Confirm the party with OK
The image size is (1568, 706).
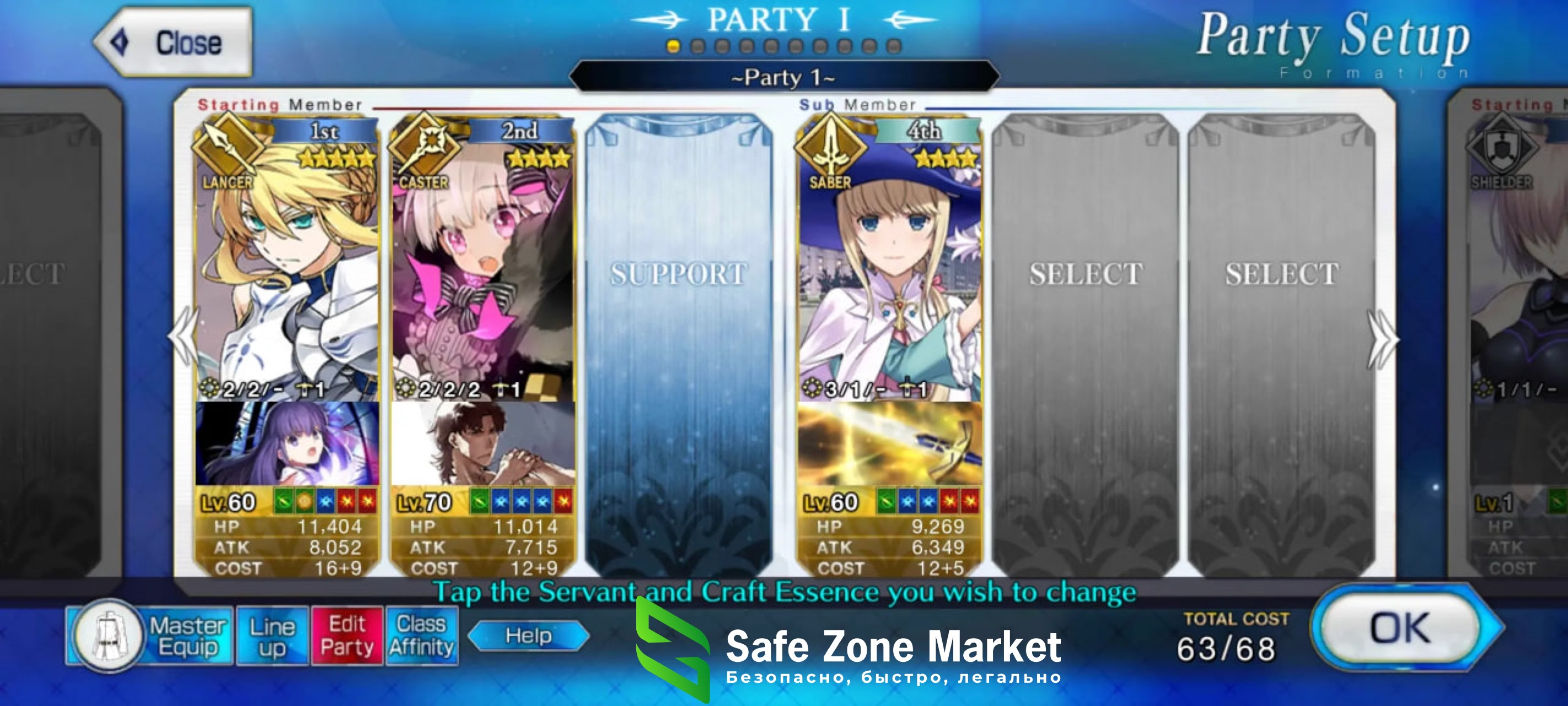1399,629
